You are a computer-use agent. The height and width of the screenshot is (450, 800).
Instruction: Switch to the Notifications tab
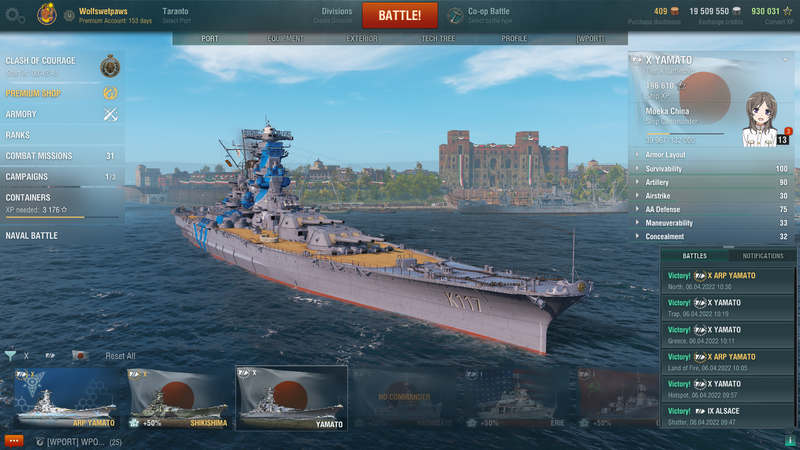[763, 256]
